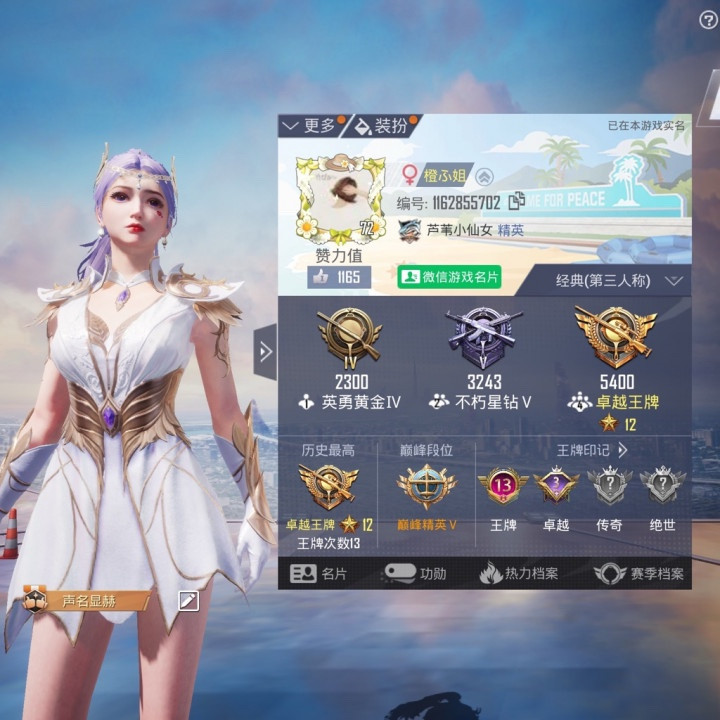The height and width of the screenshot is (720, 720).
Task: Select the 英勇黄金IV solo rank badge
Action: point(348,339)
